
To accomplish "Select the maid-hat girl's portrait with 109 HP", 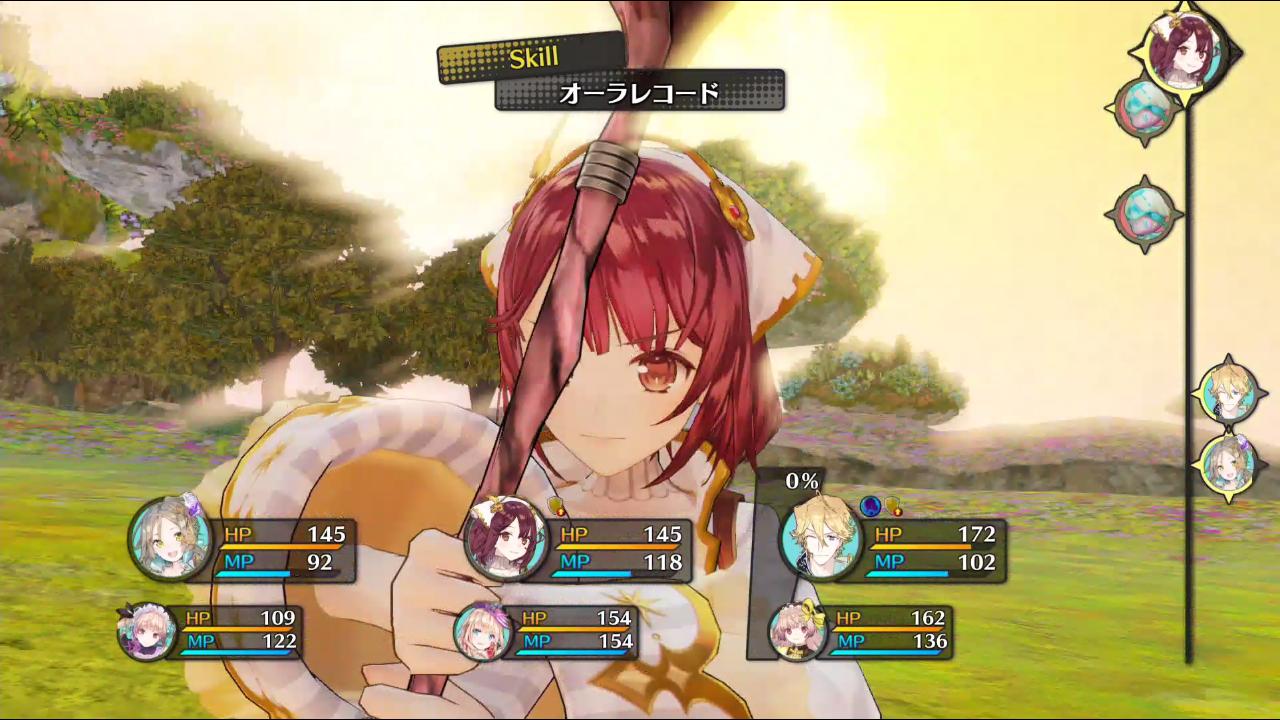I will click(x=146, y=632).
